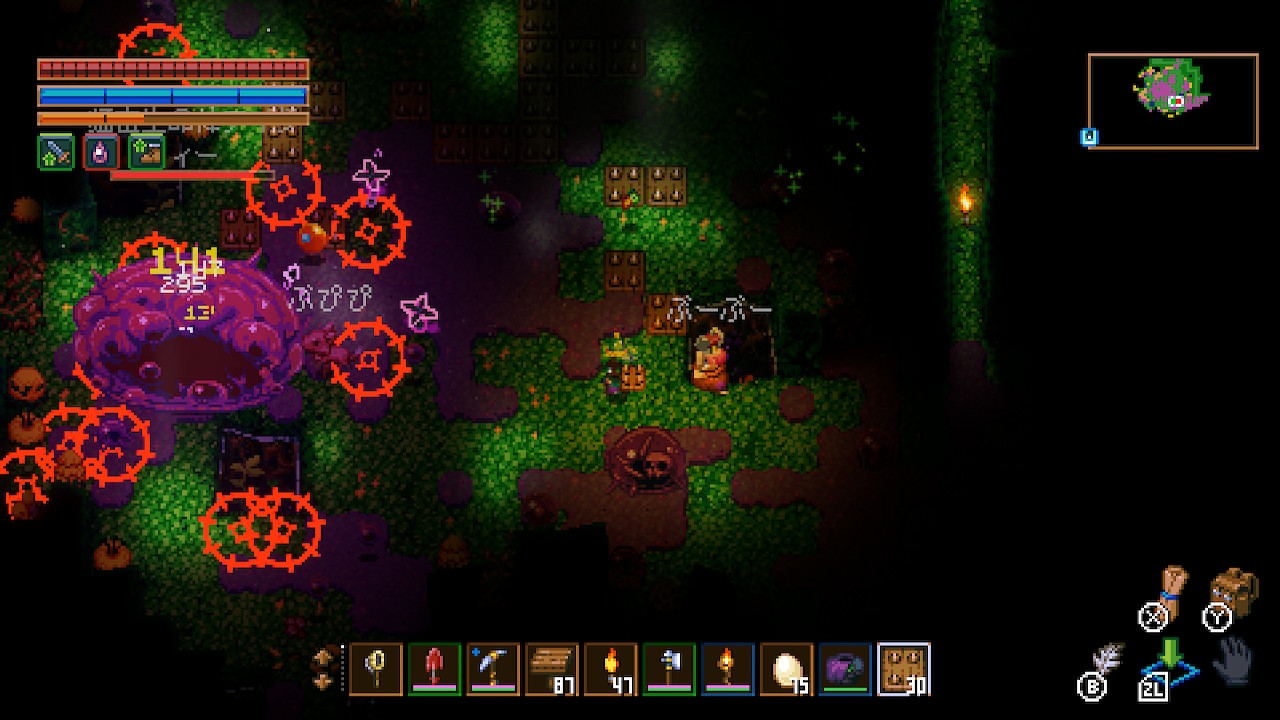
Task: Inspect the potion status effect icon
Action: pyautogui.click(x=102, y=152)
